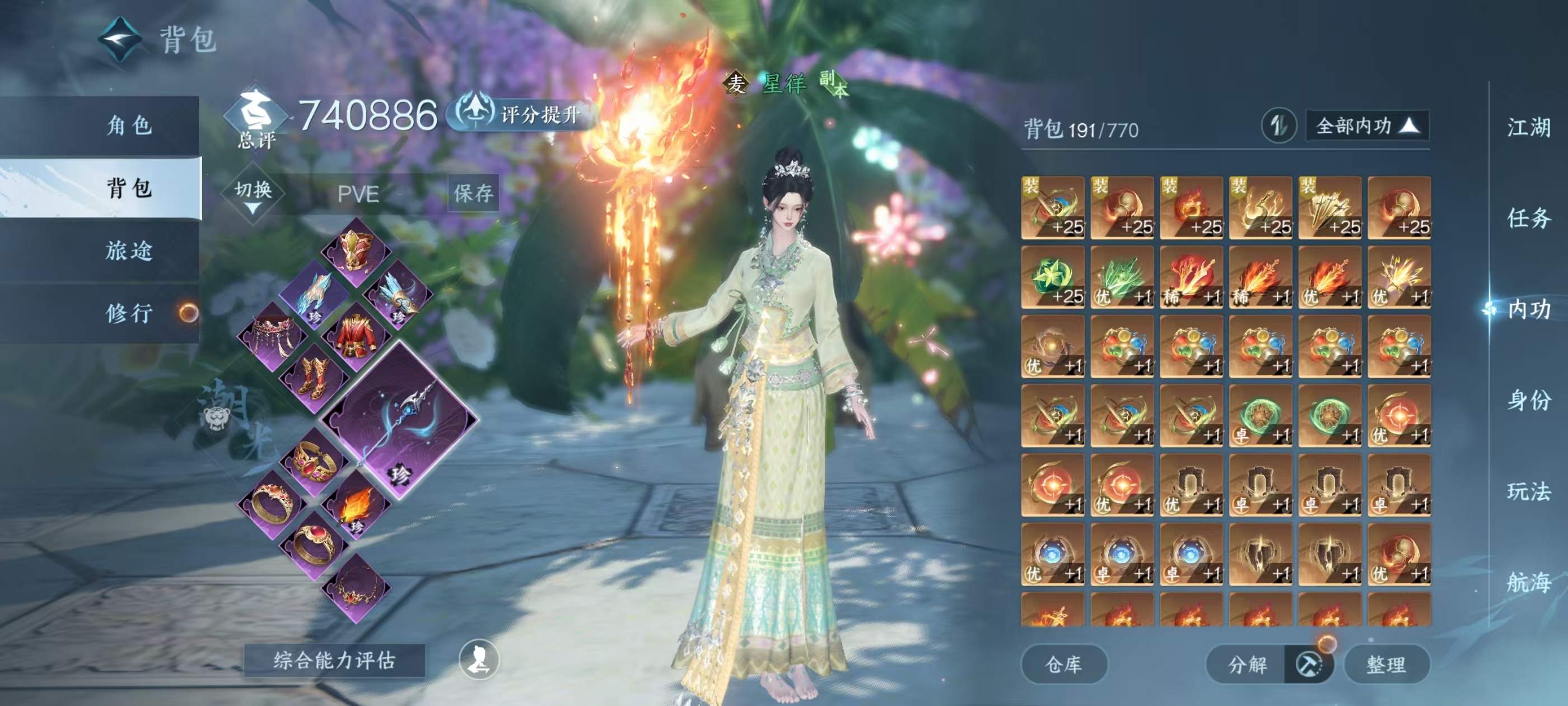1568x706 pixels.
Task: Go back using the top-left arrow icon
Action: pos(120,40)
